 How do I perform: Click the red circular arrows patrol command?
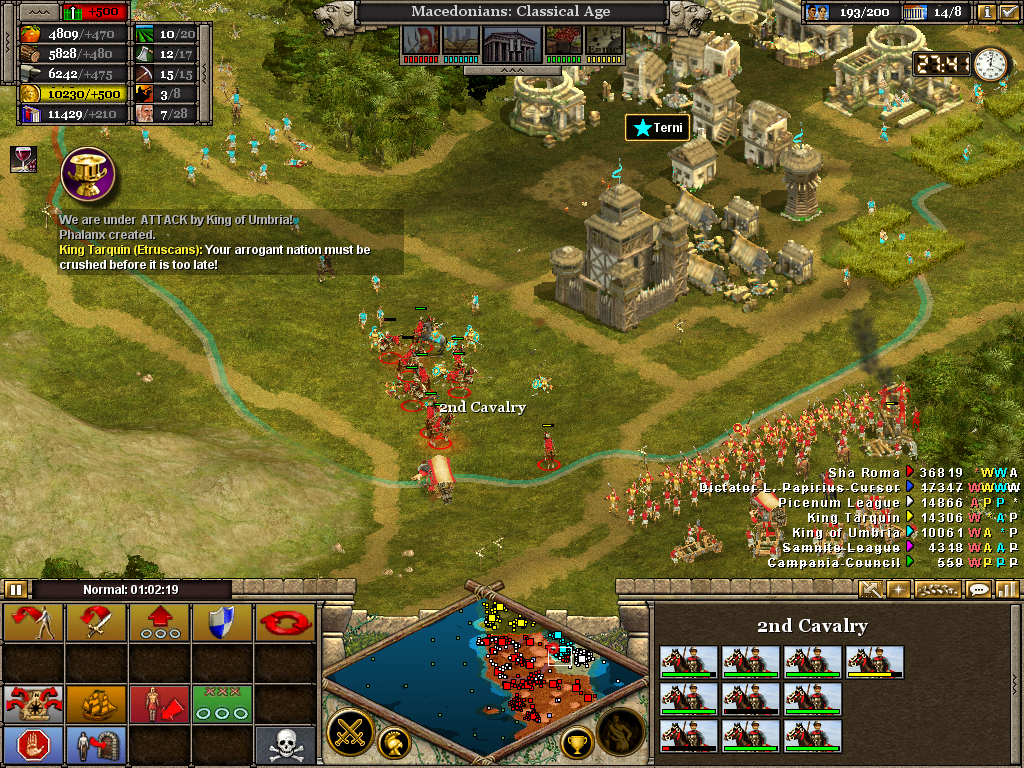284,622
